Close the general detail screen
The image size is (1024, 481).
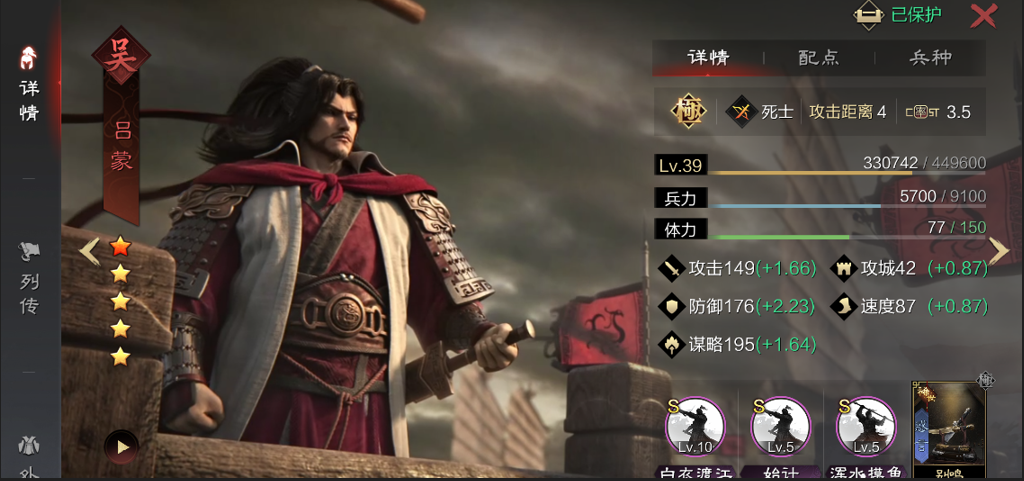click(983, 16)
